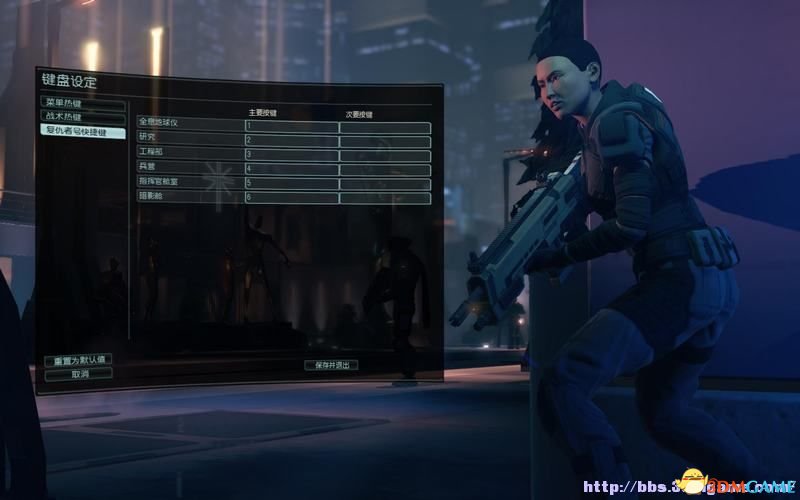800x500 pixels.
Task: Change the primary key binding for 研究
Action: coord(291,141)
